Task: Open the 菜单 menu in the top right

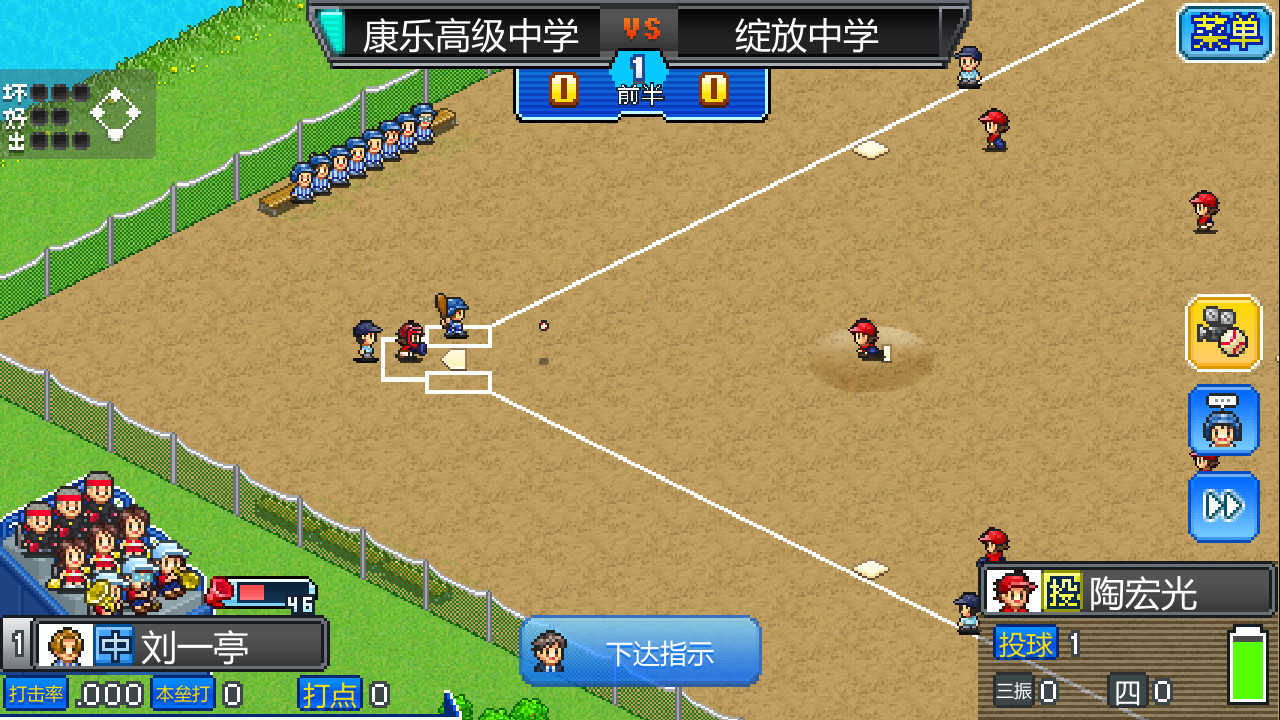Action: [1224, 33]
